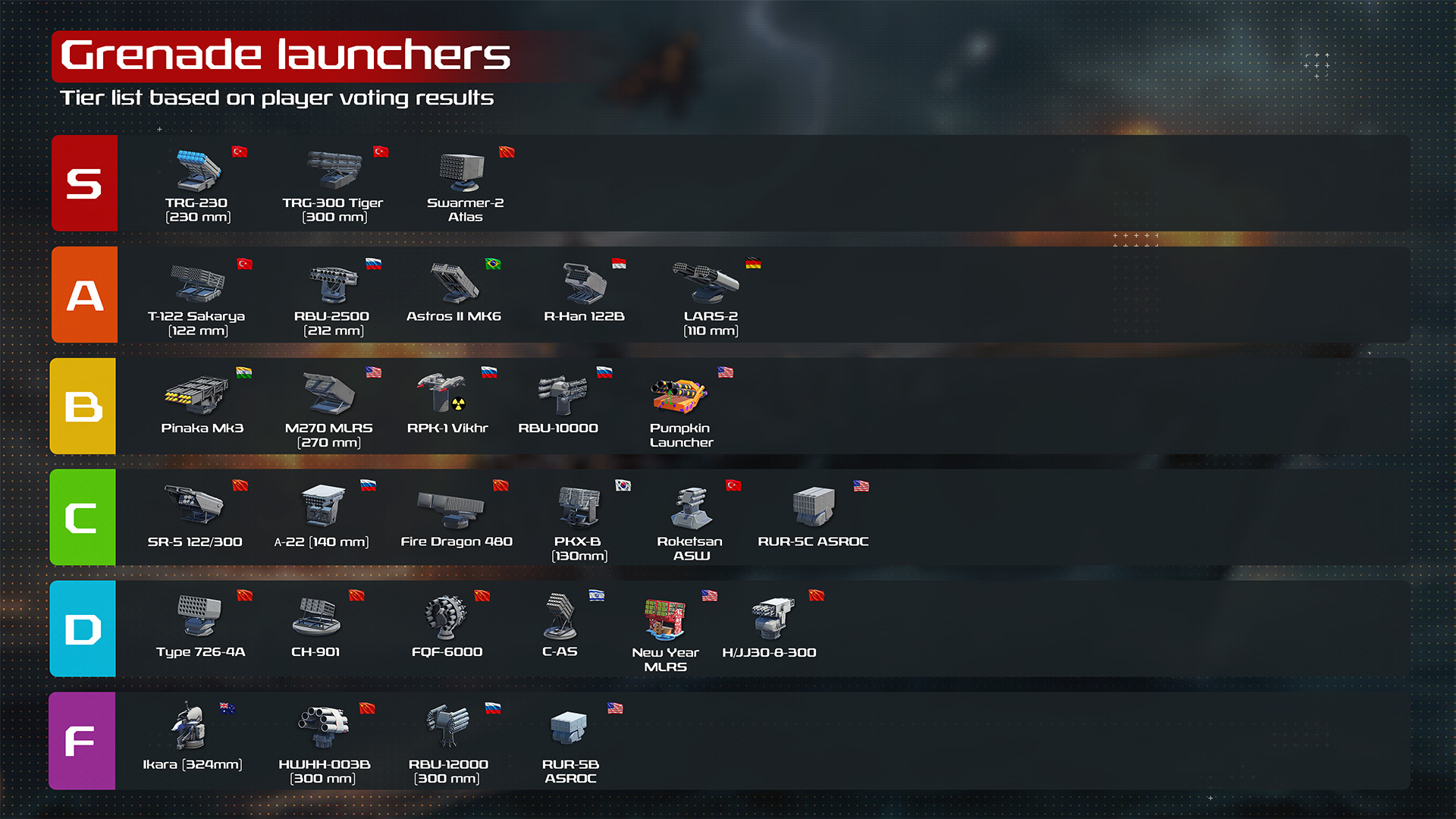Choose the Roketsan ASW launcher

691,507
